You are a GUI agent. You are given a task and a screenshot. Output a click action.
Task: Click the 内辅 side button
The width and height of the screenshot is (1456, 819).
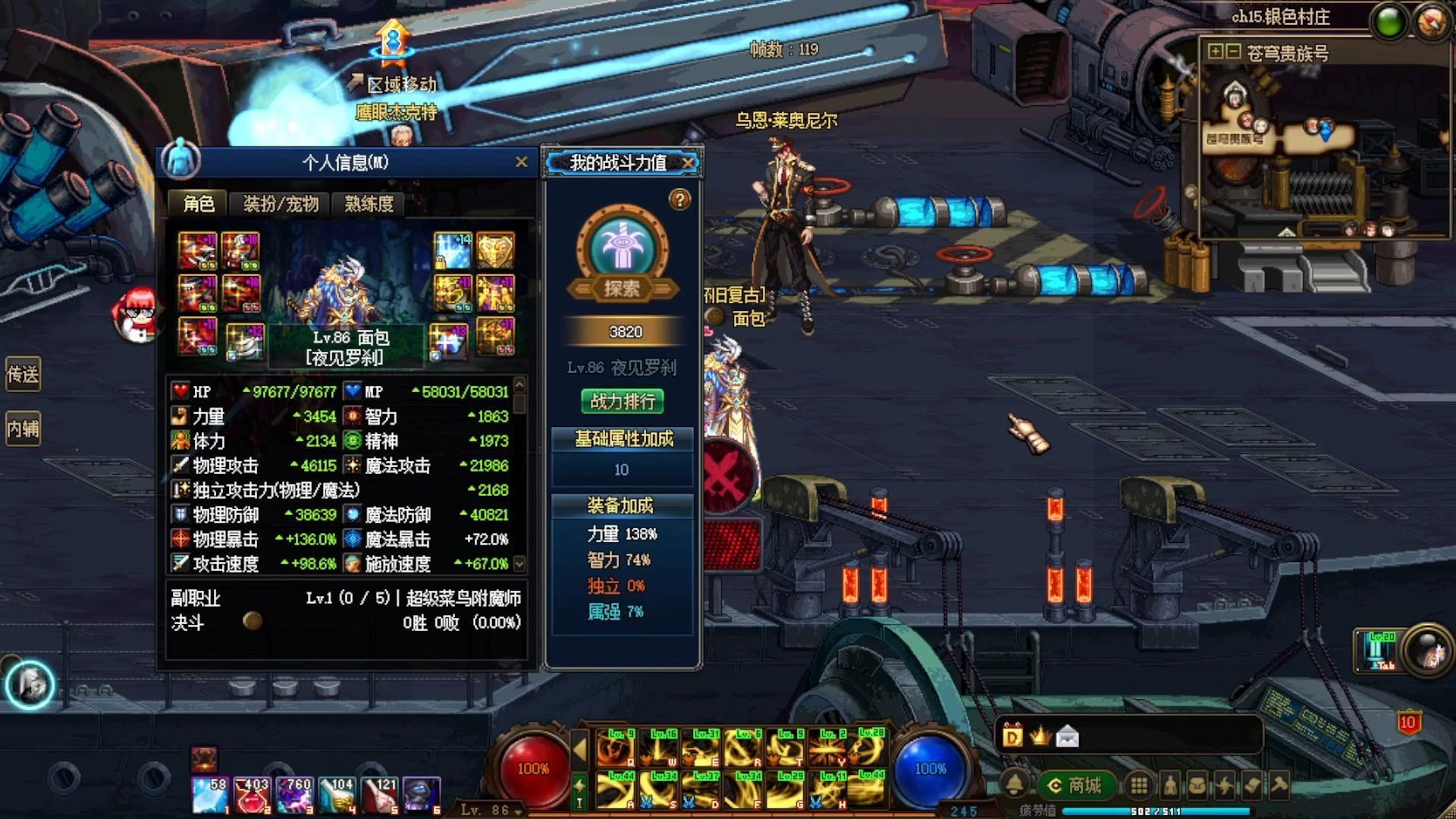[23, 429]
